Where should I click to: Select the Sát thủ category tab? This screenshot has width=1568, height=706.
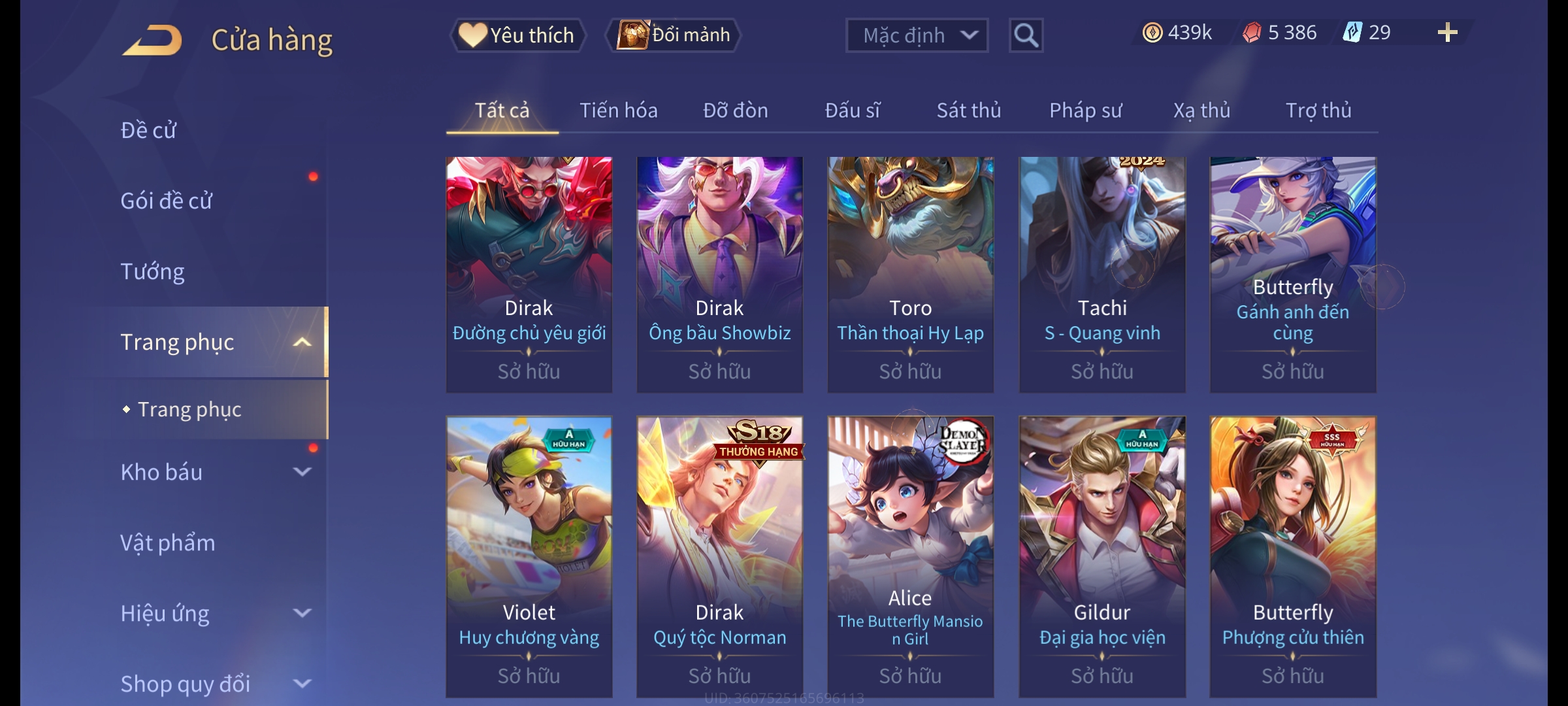[x=968, y=110]
